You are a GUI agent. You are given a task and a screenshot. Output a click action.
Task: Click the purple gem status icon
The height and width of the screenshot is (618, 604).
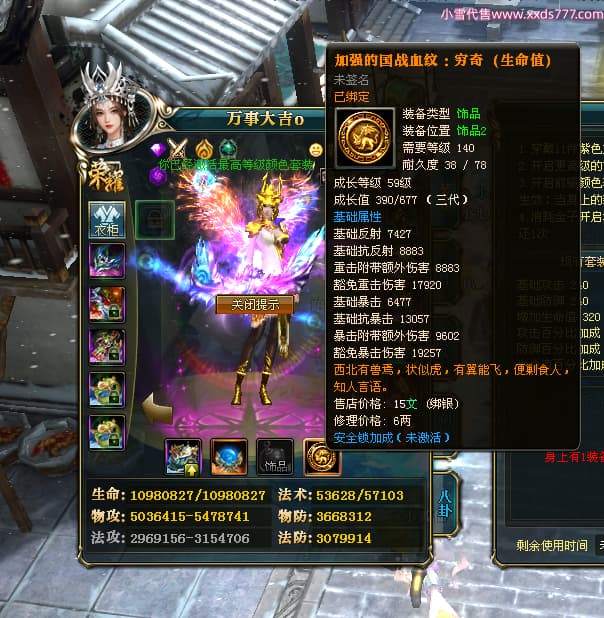pos(157,150)
